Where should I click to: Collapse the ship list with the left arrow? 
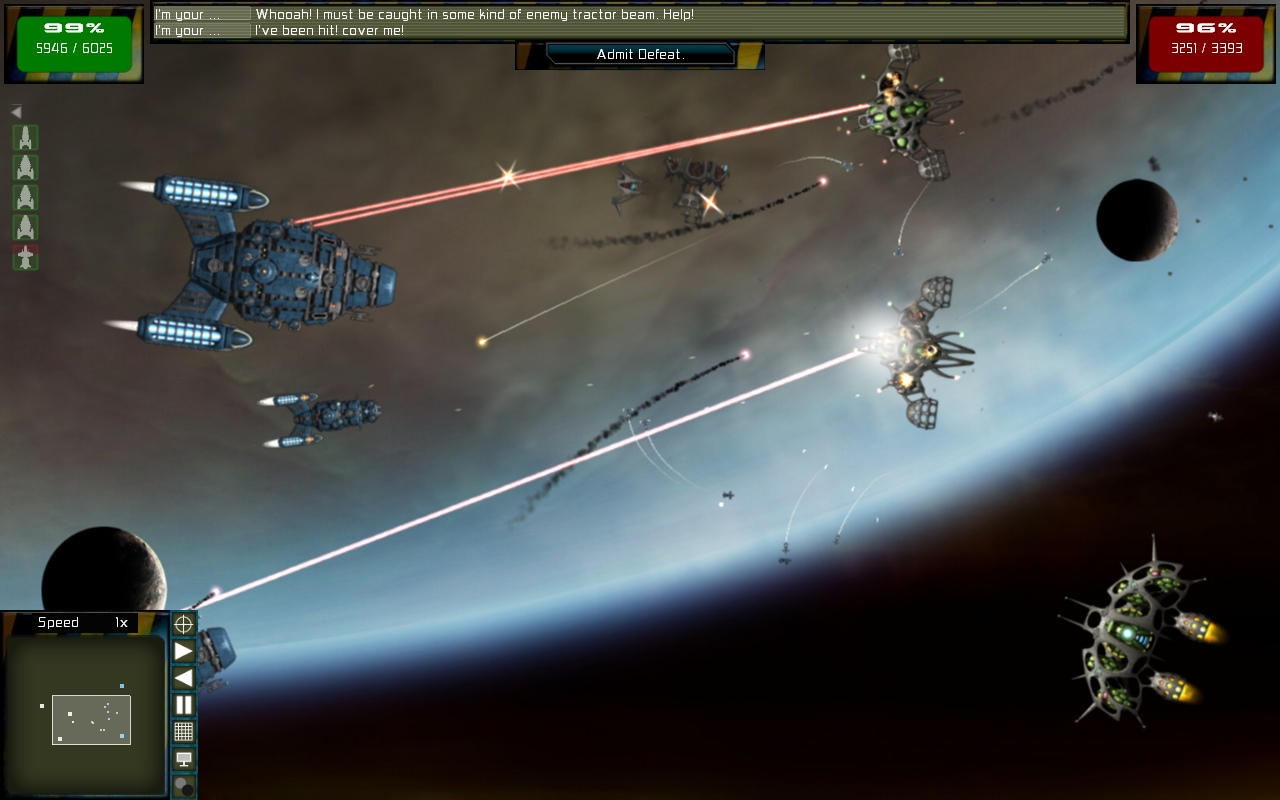coord(16,112)
